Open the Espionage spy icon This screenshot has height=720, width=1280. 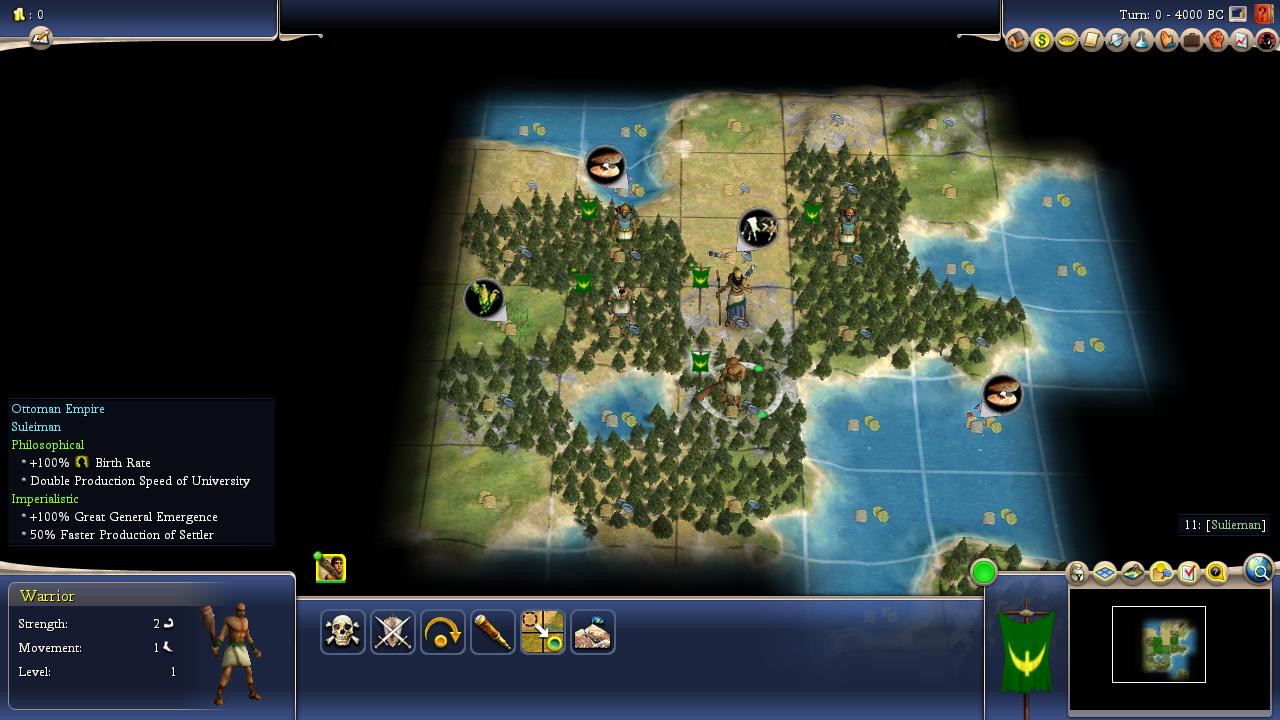point(1267,41)
